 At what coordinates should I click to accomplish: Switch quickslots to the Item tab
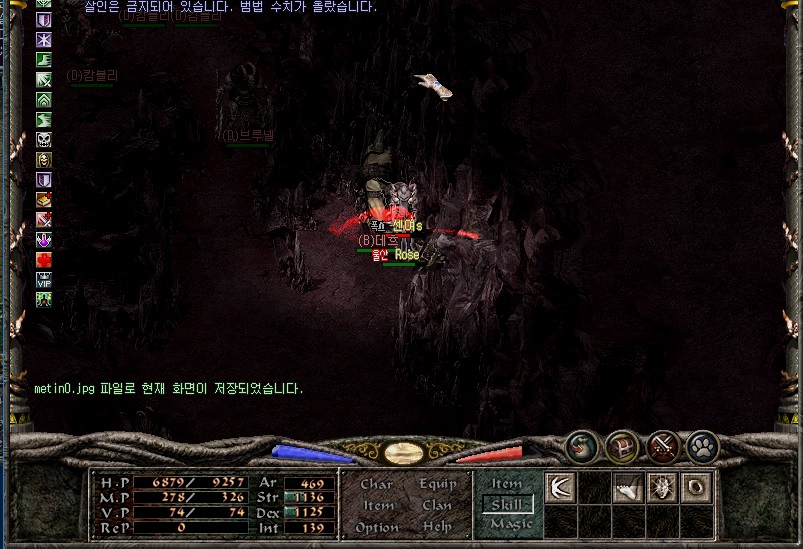pyautogui.click(x=507, y=484)
